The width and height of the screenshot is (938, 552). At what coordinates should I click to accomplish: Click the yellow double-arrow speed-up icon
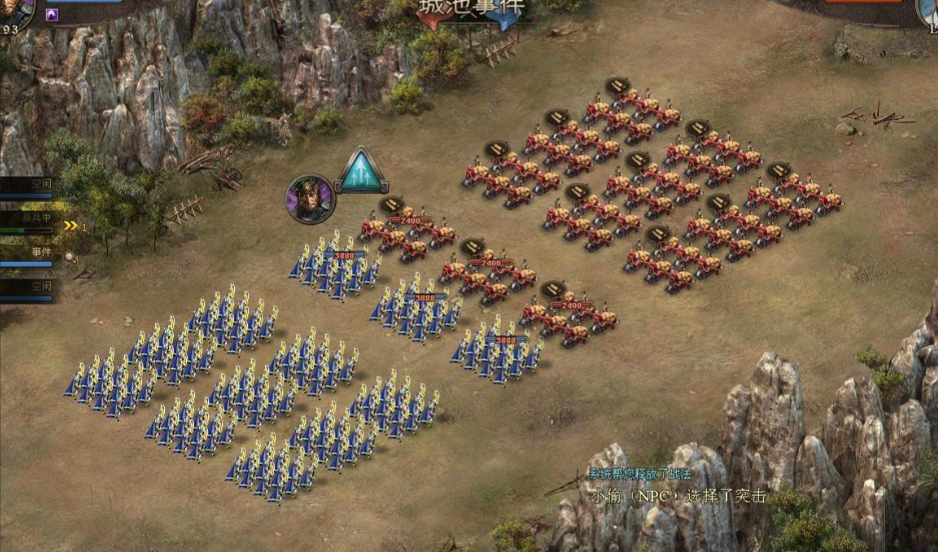(x=71, y=226)
